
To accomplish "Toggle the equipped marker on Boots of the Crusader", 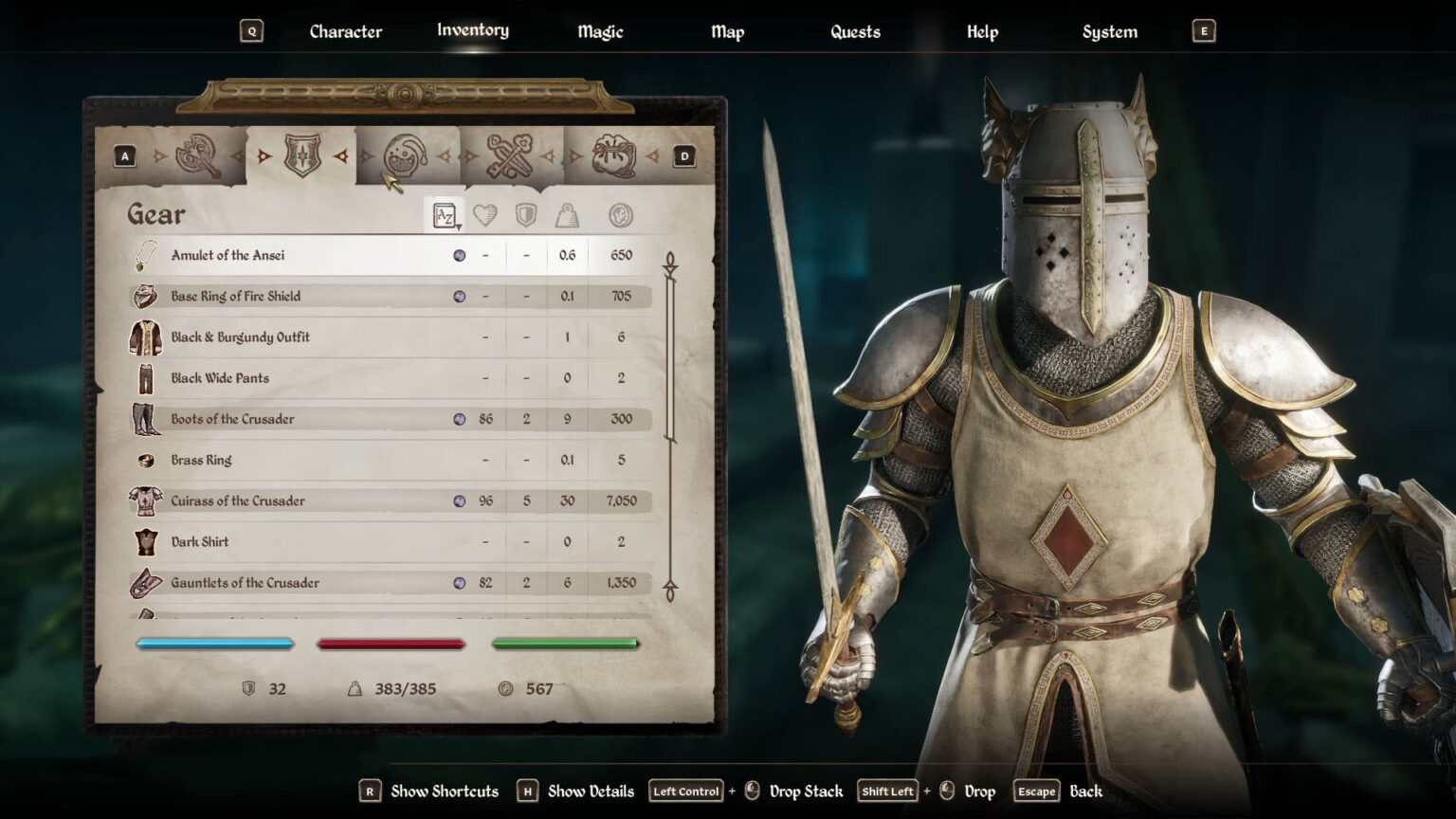I will 459,418.
